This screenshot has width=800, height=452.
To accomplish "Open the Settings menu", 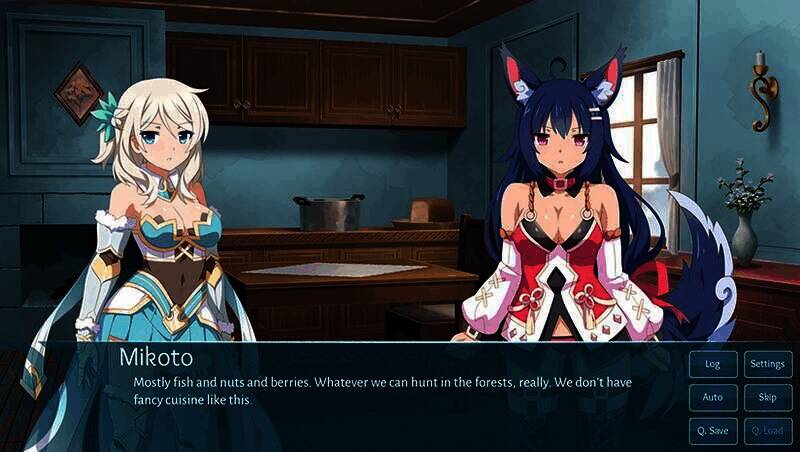I will [x=767, y=364].
